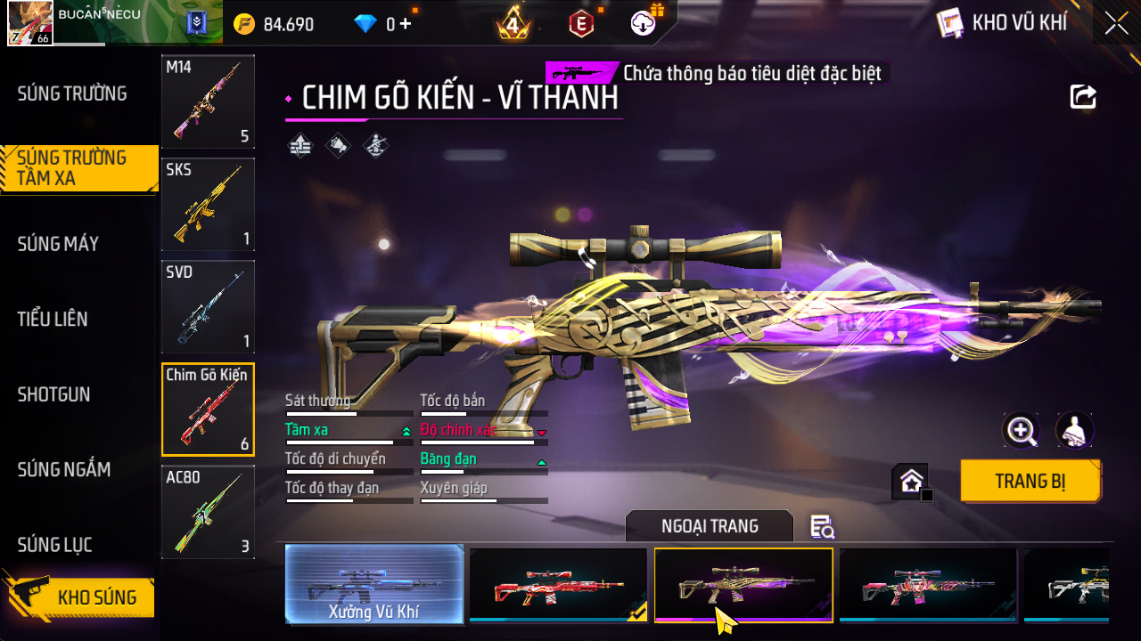Pick the SKS weapon tile

(x=208, y=204)
